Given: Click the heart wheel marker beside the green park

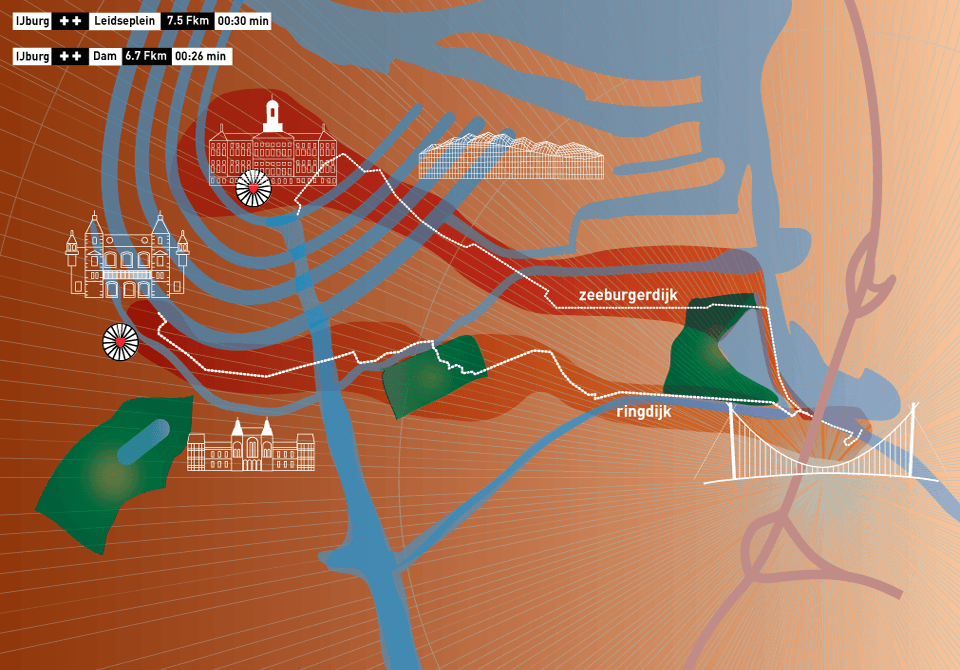Looking at the screenshot, I should tap(120, 342).
